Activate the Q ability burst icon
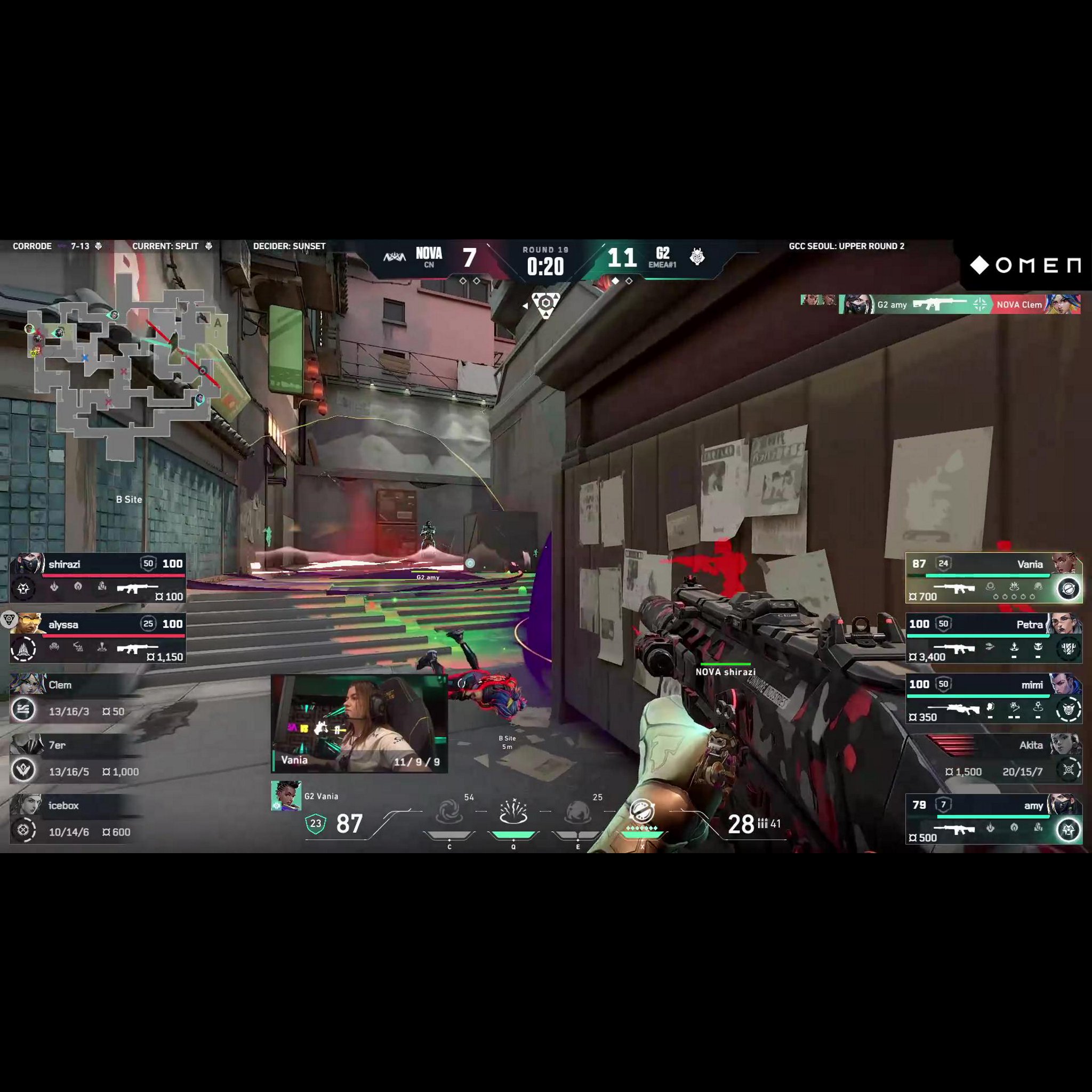Image resolution: width=1092 pixels, height=1092 pixels. (x=513, y=812)
